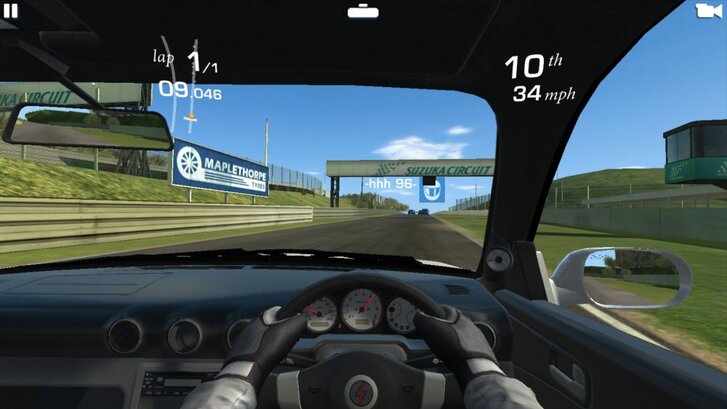This screenshot has height=409, width=727.
Task: Tap the car icon at top center
Action: tap(363, 11)
